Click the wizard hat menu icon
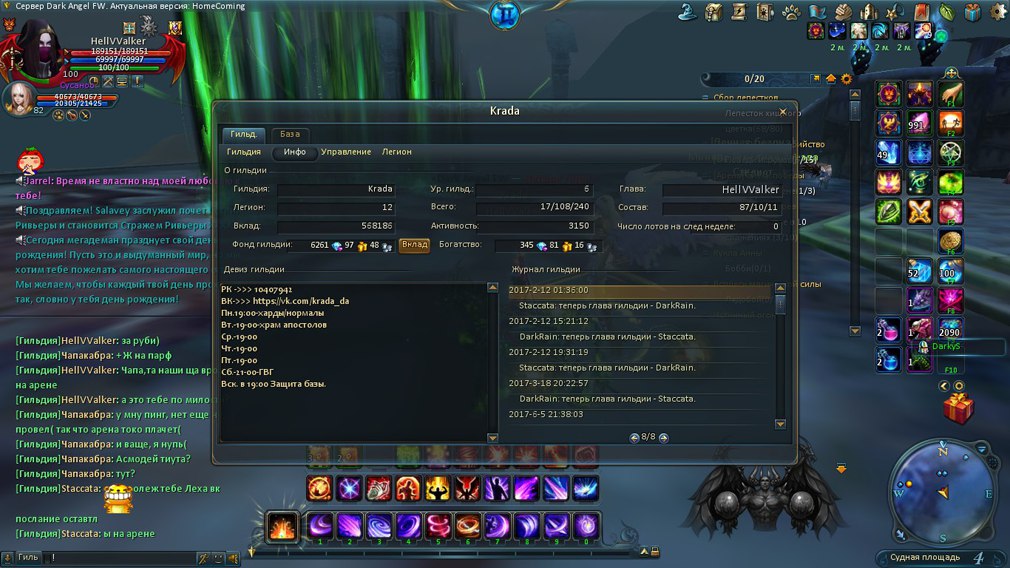 point(687,12)
